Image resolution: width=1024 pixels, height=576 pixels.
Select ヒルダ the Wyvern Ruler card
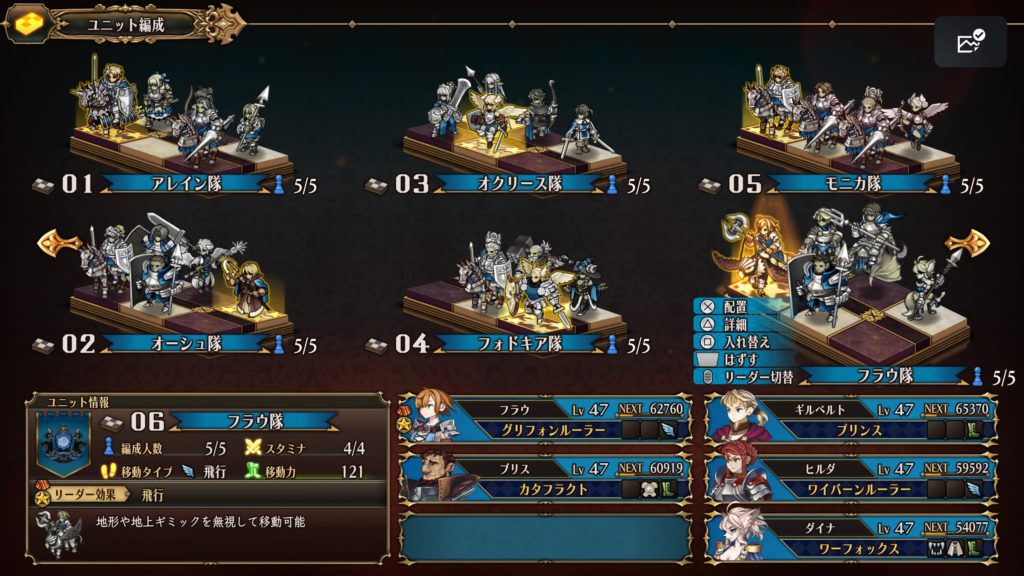coord(852,478)
